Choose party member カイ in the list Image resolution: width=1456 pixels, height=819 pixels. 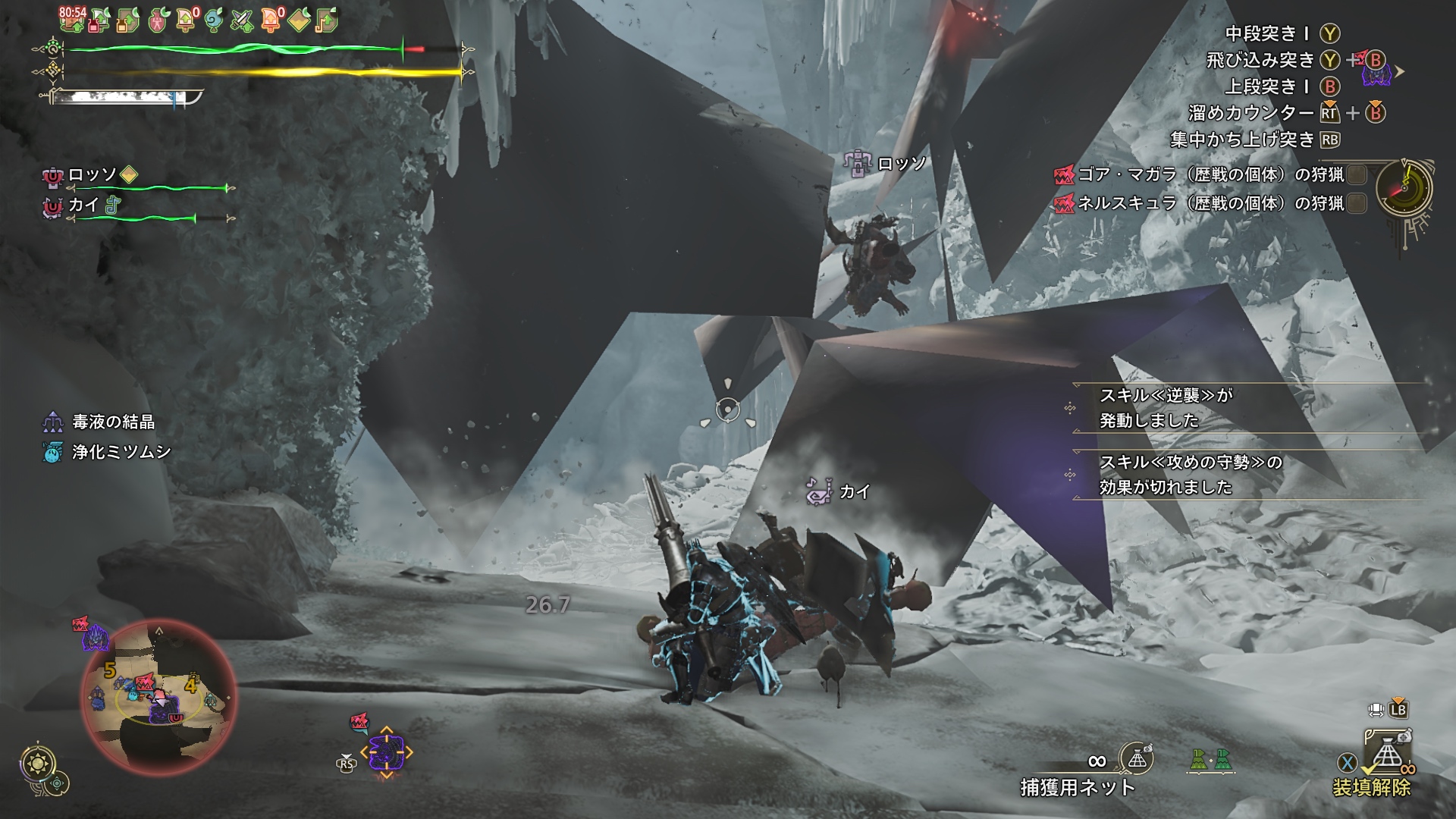83,205
